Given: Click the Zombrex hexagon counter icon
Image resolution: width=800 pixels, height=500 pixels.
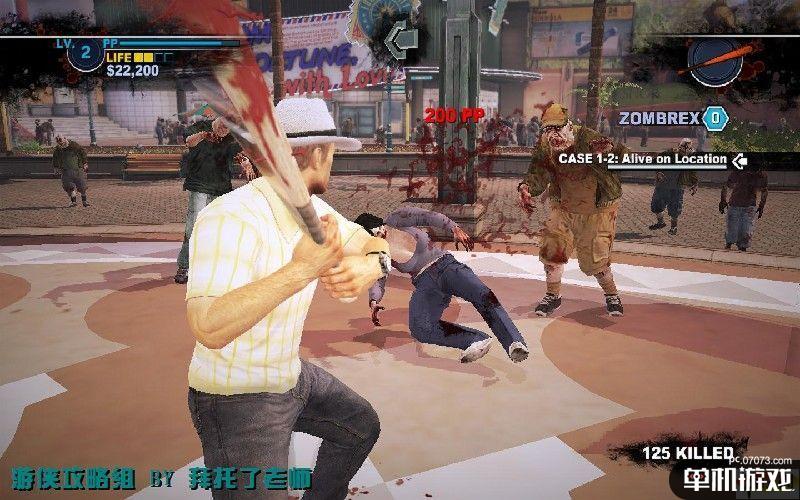Looking at the screenshot, I should (x=713, y=118).
